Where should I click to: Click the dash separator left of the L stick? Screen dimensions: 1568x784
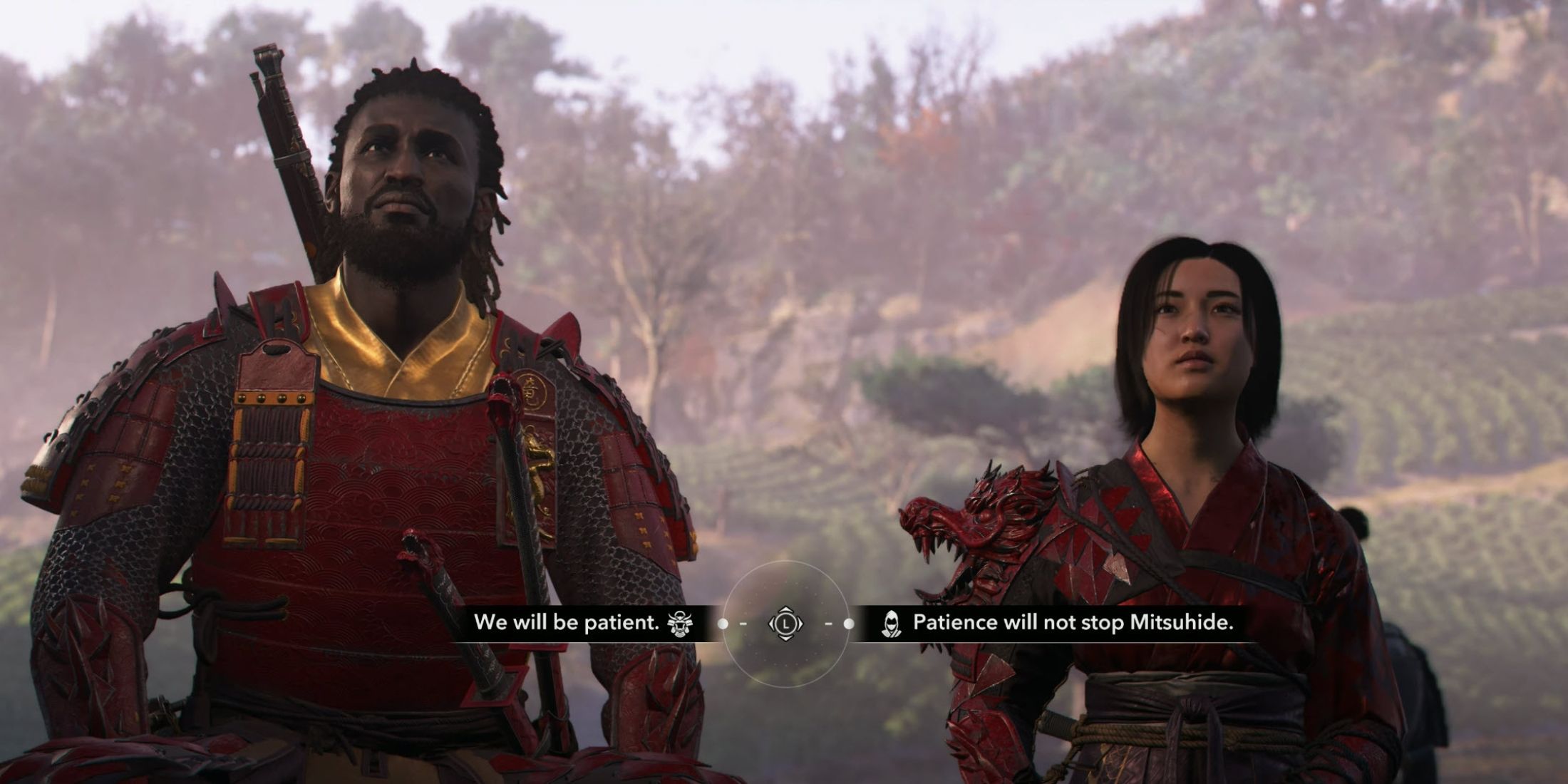[743, 624]
